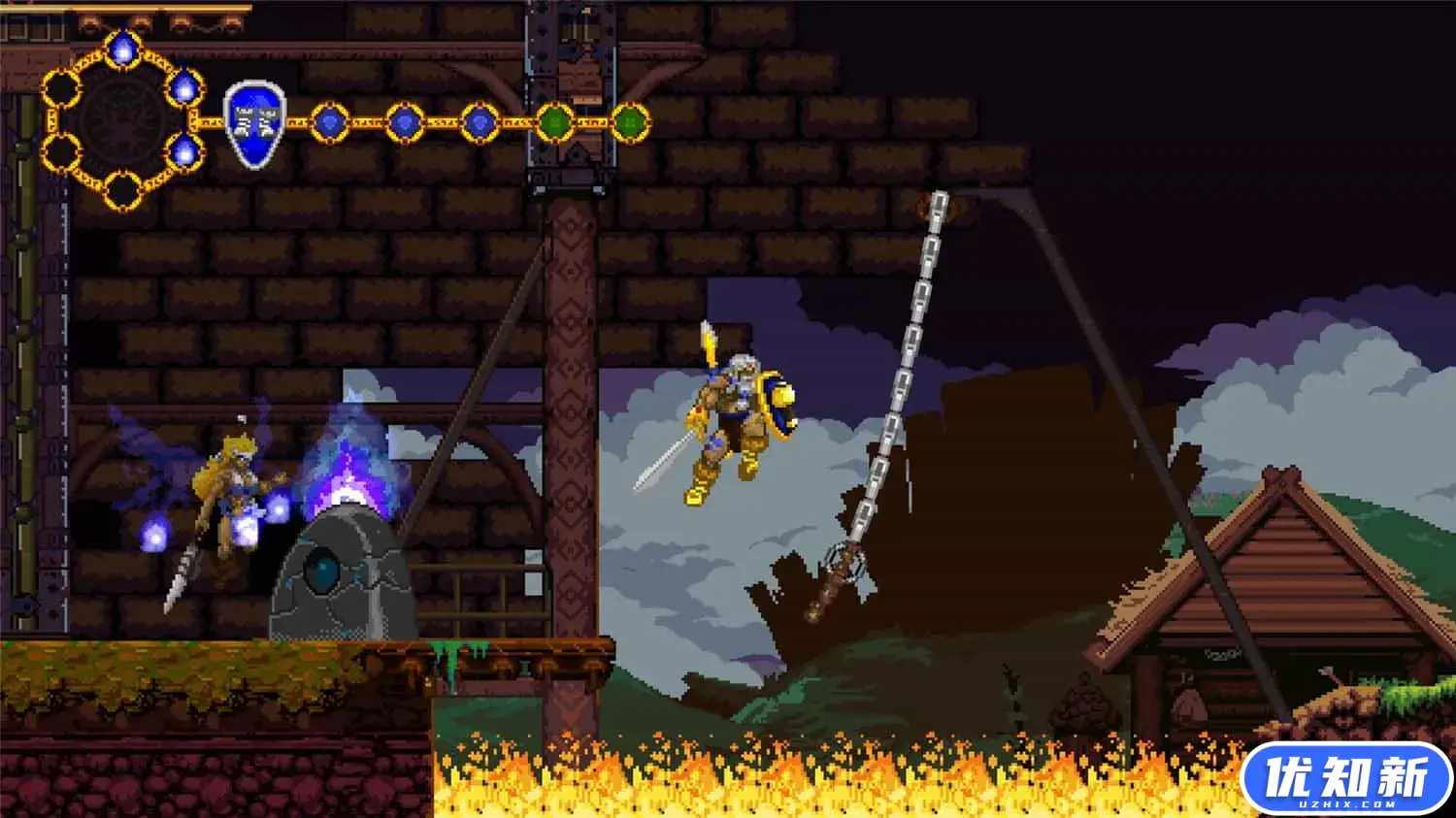Select the middle blue gem between shield and pillar

pos(404,122)
